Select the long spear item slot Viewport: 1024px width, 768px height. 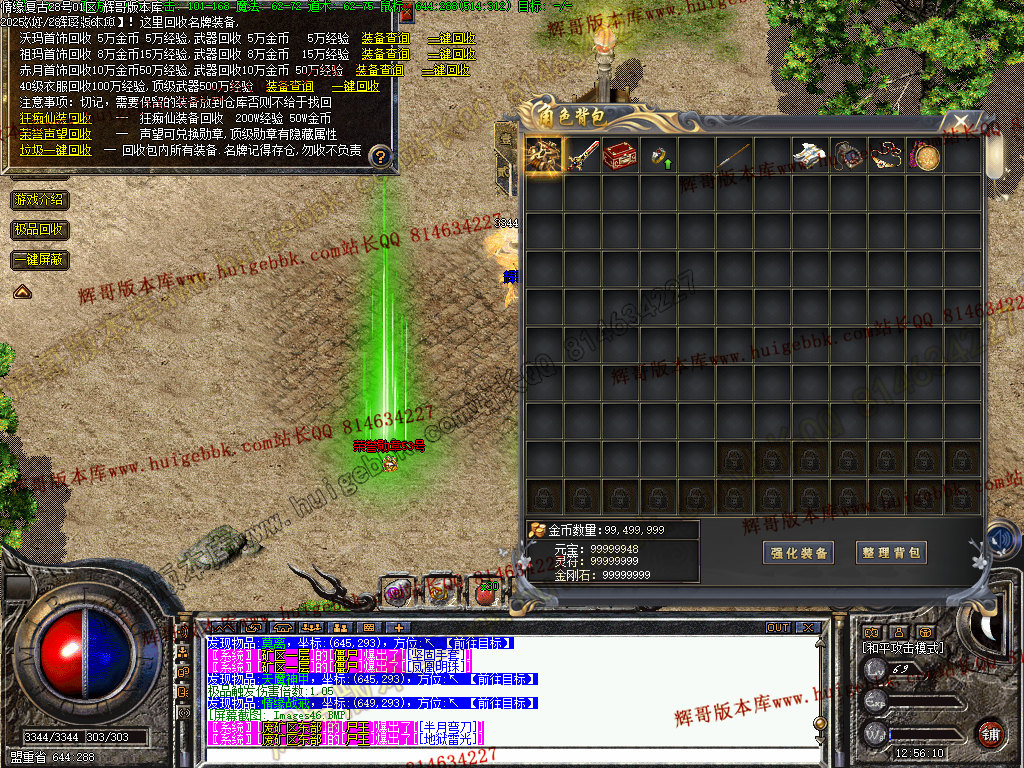(734, 156)
